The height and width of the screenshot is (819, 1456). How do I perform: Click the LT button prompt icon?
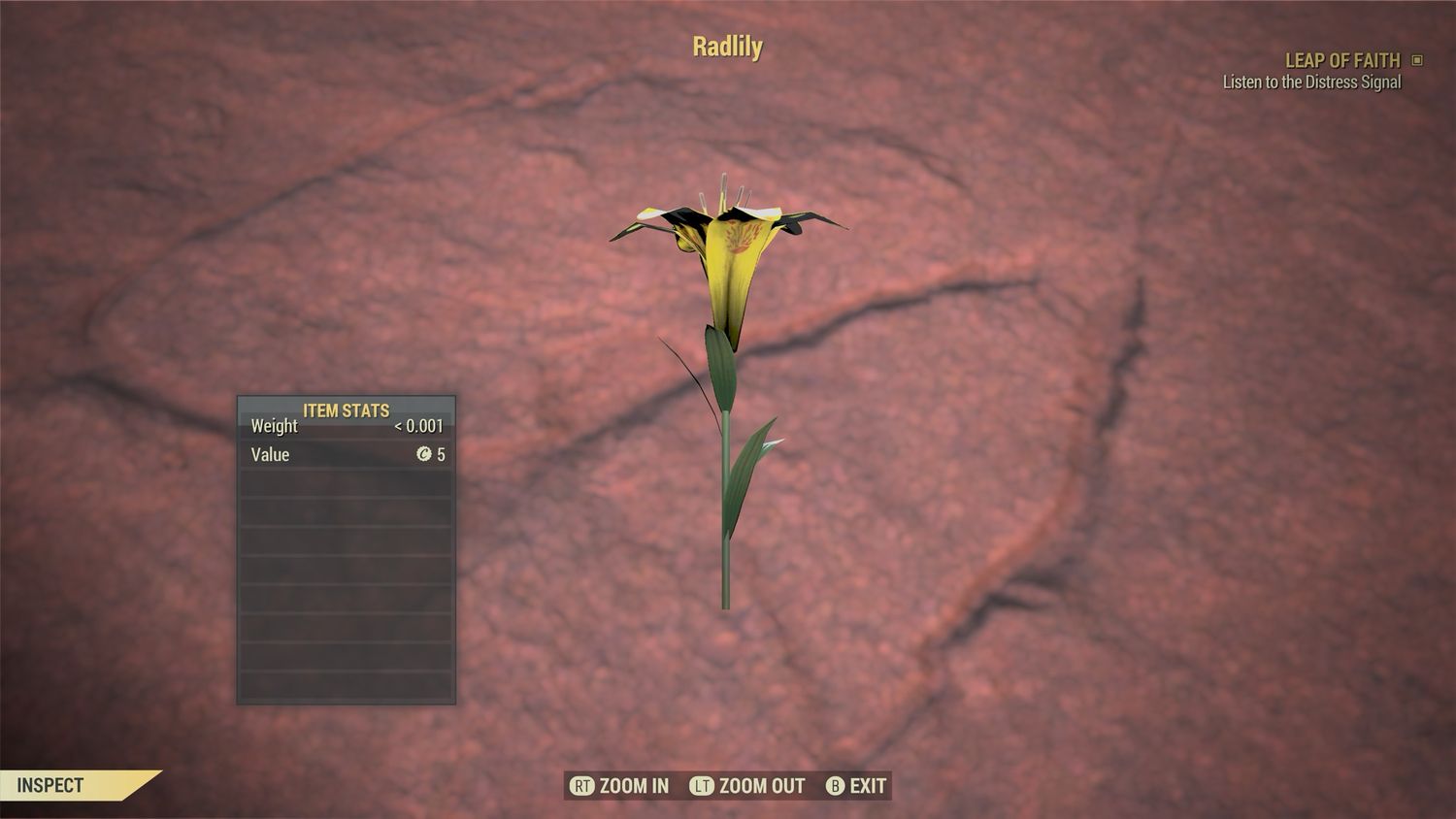702,786
